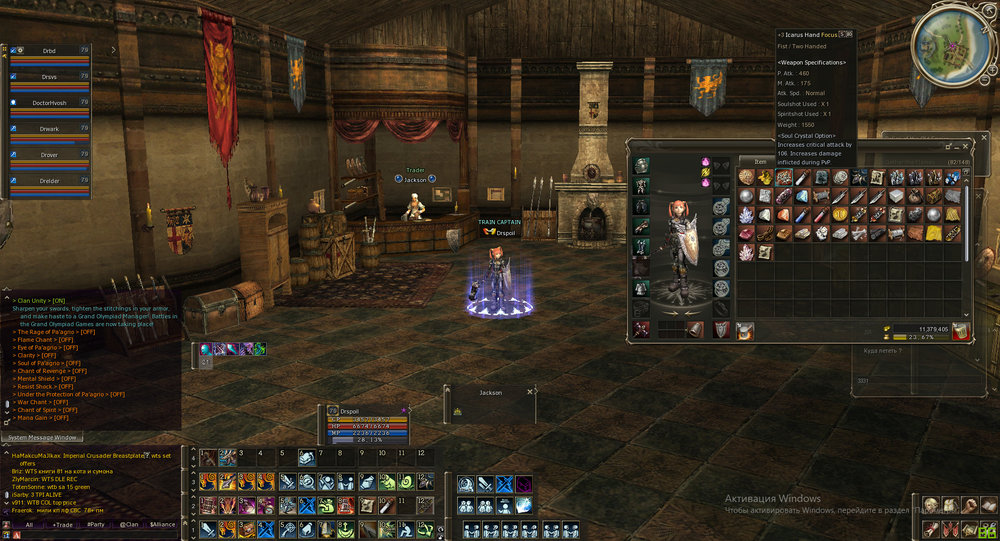Switch to the inventory Item tab
This screenshot has width=1000, height=541.
760,160
